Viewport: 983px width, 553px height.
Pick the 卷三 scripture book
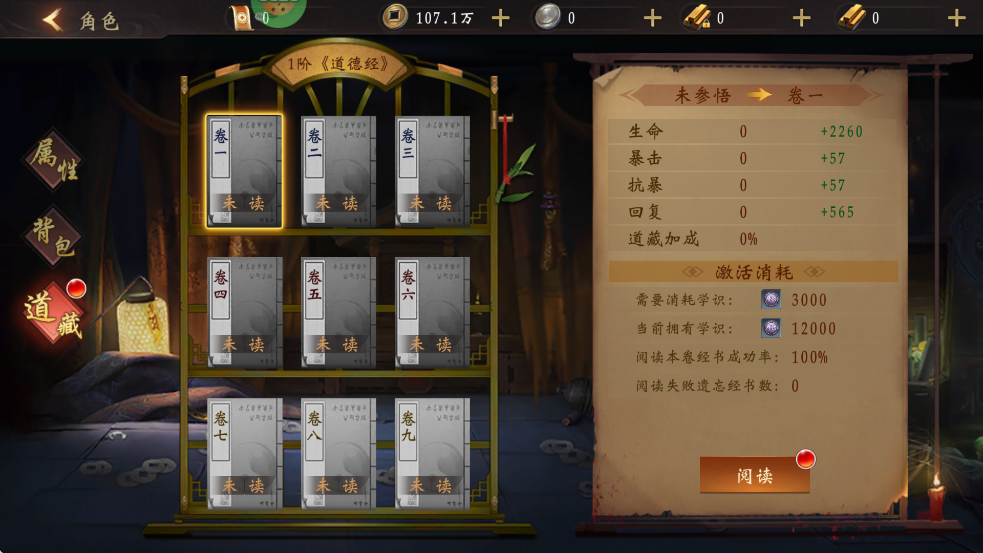tap(432, 171)
